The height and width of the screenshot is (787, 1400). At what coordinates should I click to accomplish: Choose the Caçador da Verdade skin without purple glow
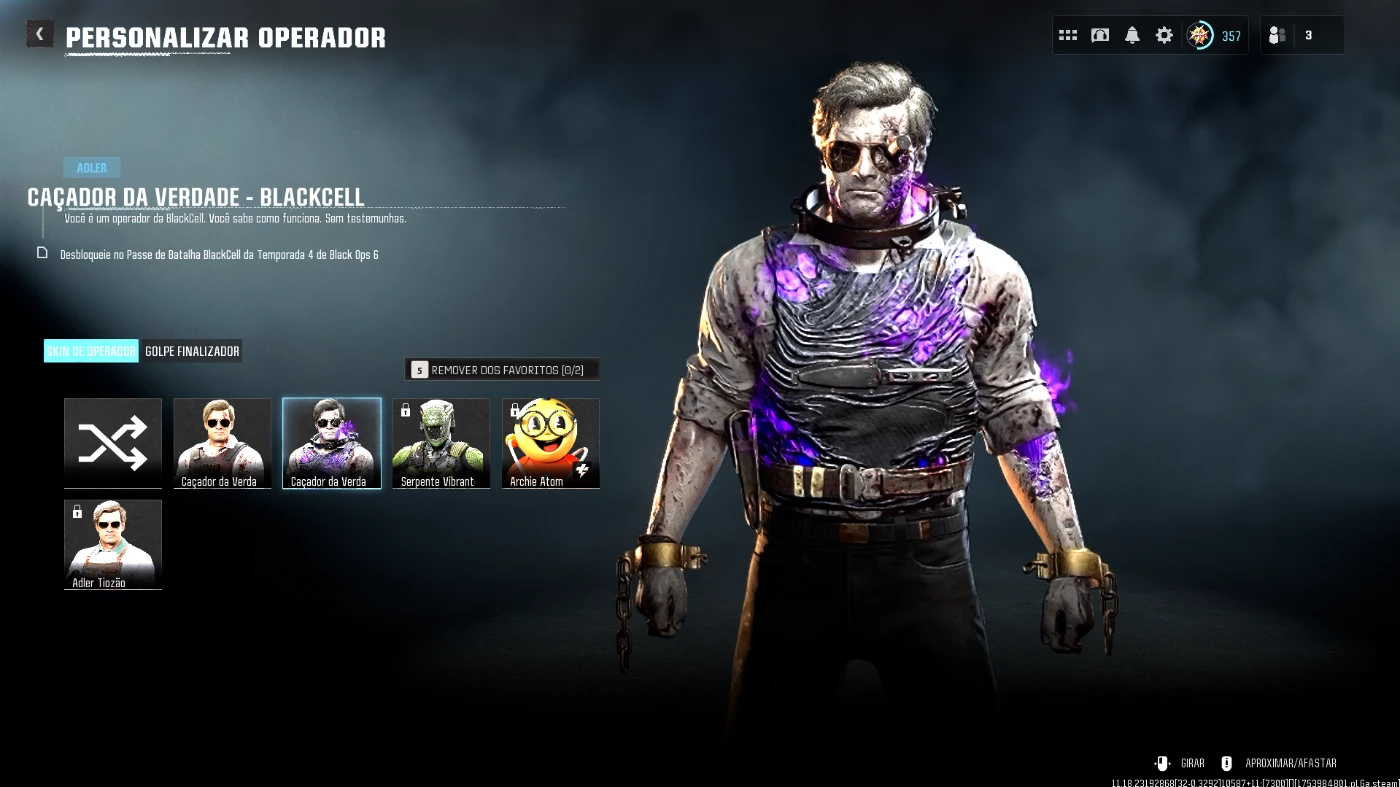click(222, 443)
